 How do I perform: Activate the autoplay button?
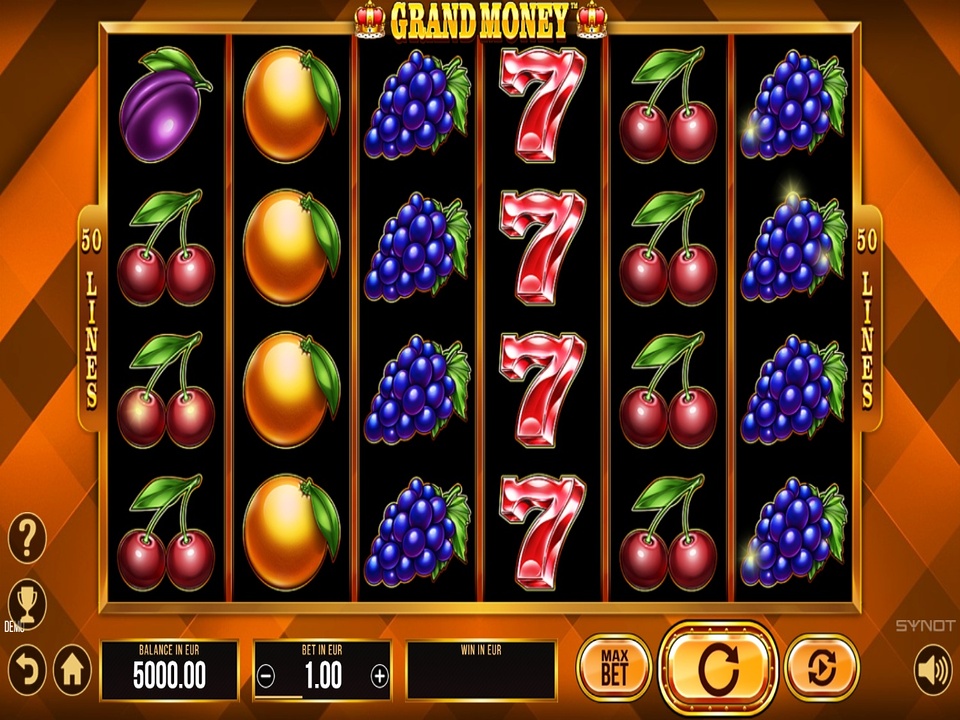point(822,667)
